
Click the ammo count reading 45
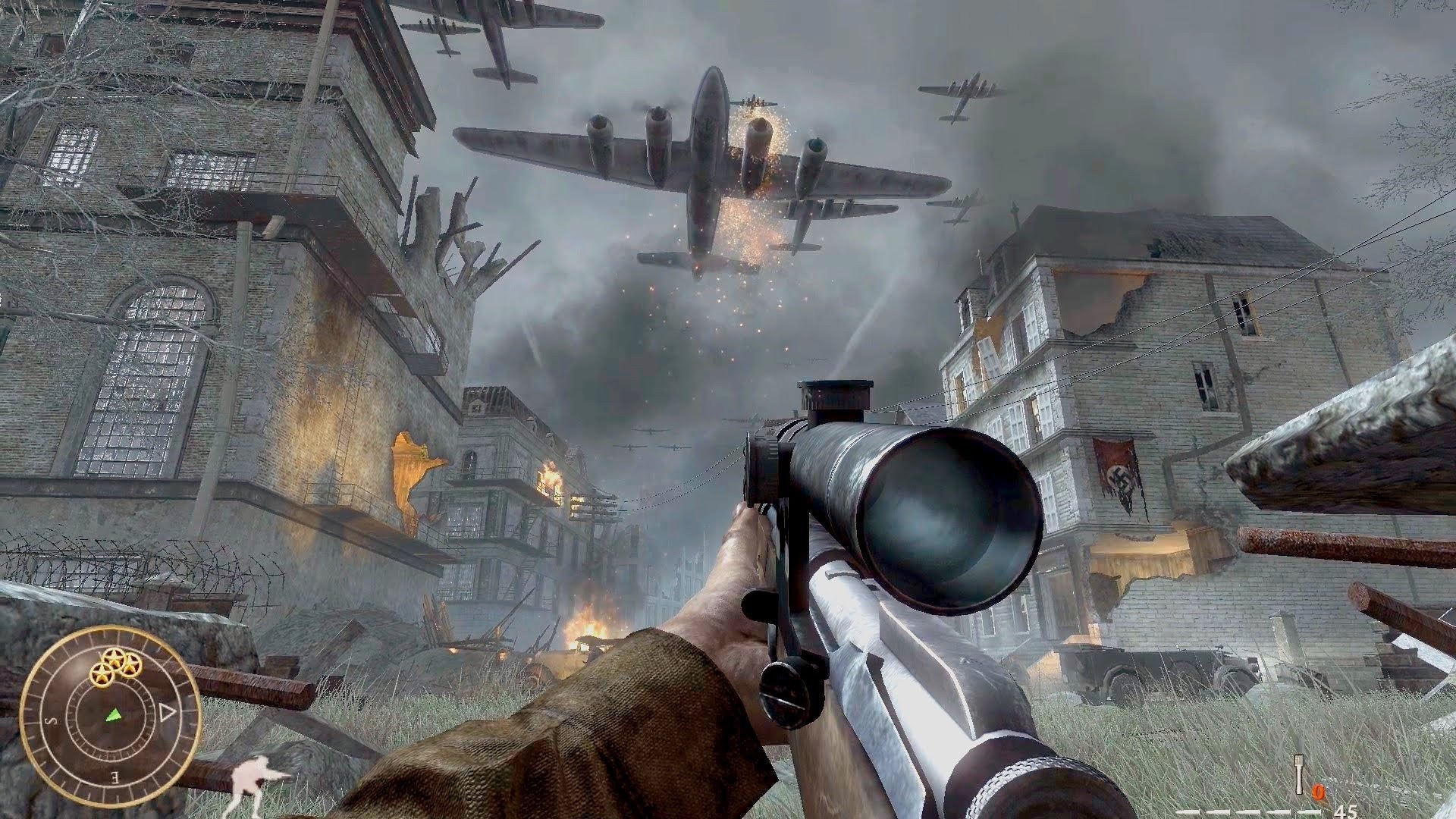[1348, 813]
